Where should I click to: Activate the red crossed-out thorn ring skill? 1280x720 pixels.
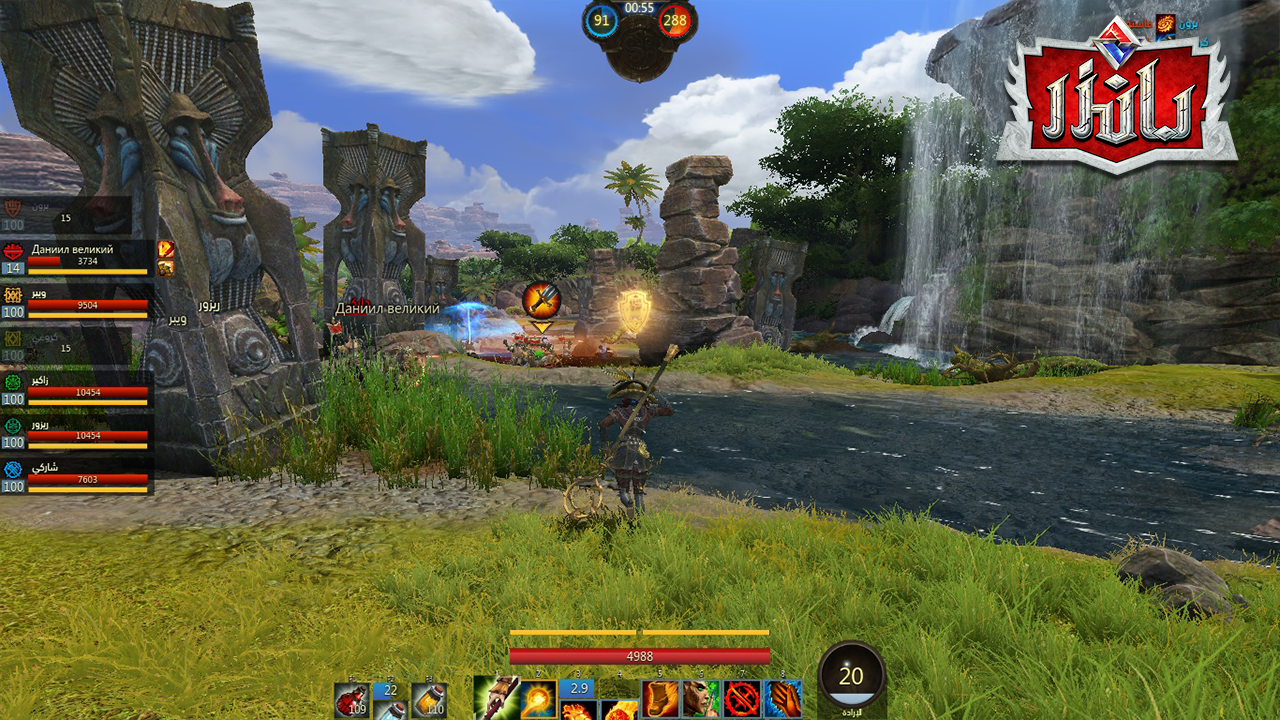click(742, 699)
